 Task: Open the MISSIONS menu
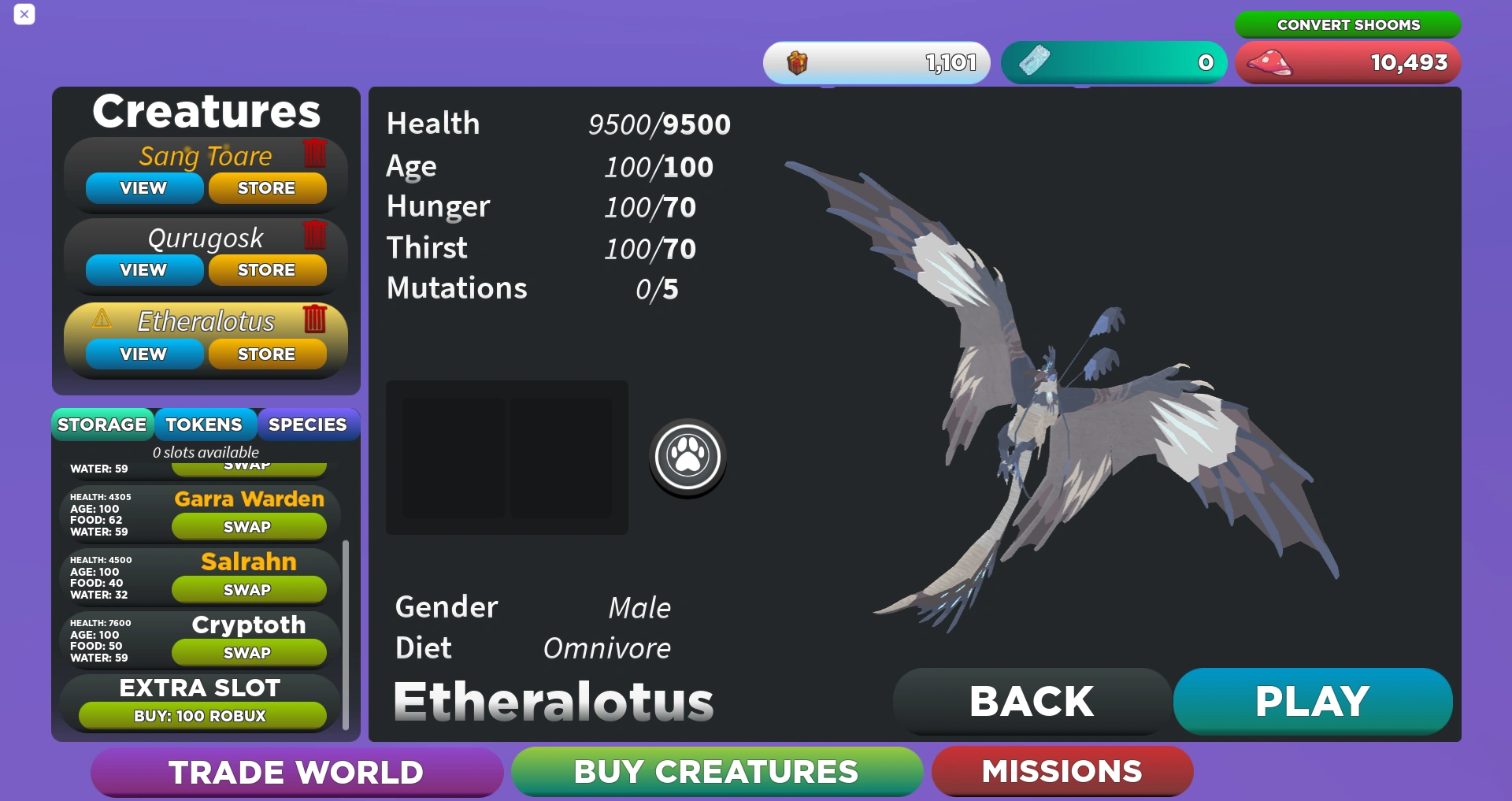pyautogui.click(x=1062, y=772)
